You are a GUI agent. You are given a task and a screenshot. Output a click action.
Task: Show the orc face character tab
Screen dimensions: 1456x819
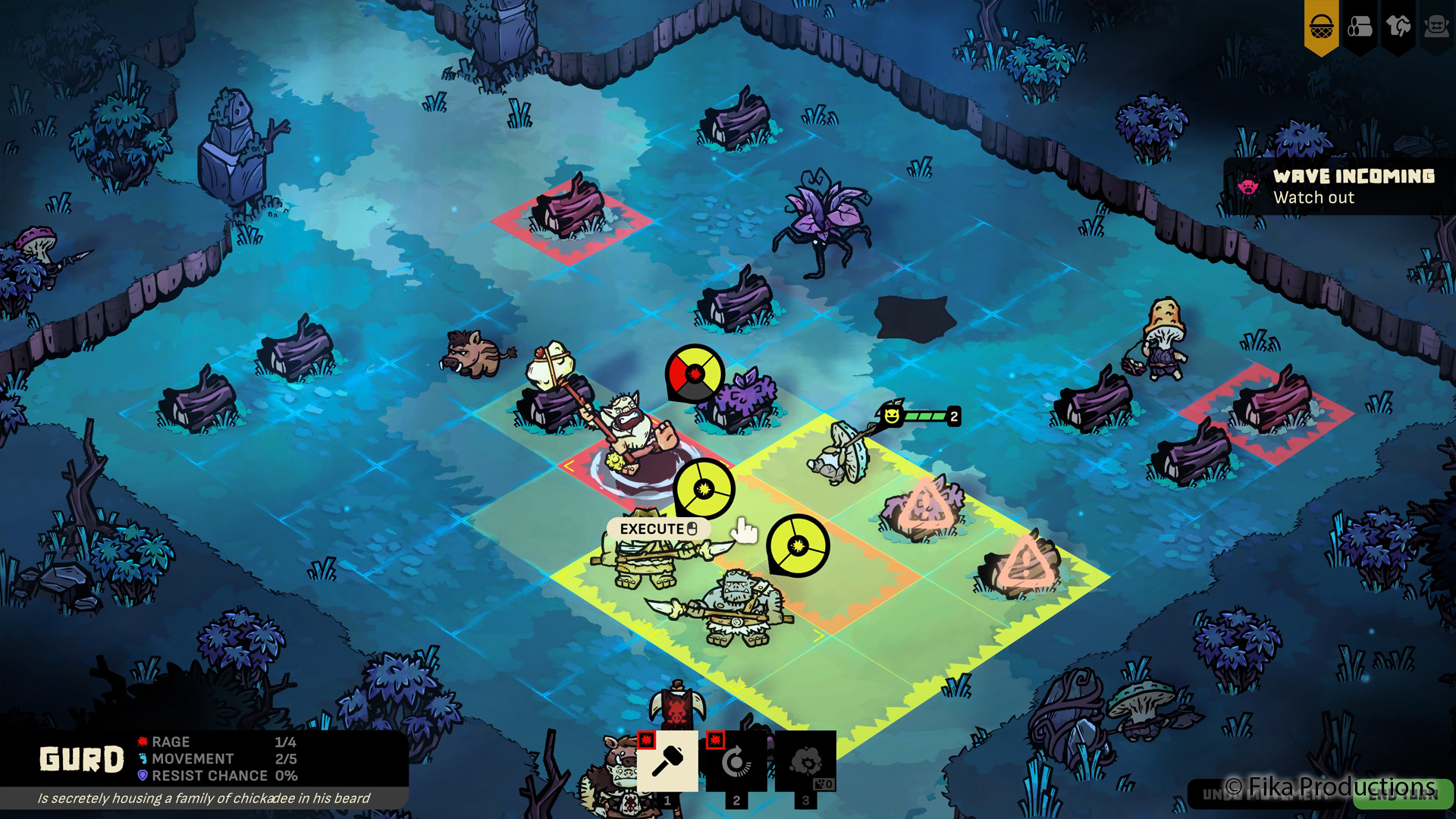1436,27
